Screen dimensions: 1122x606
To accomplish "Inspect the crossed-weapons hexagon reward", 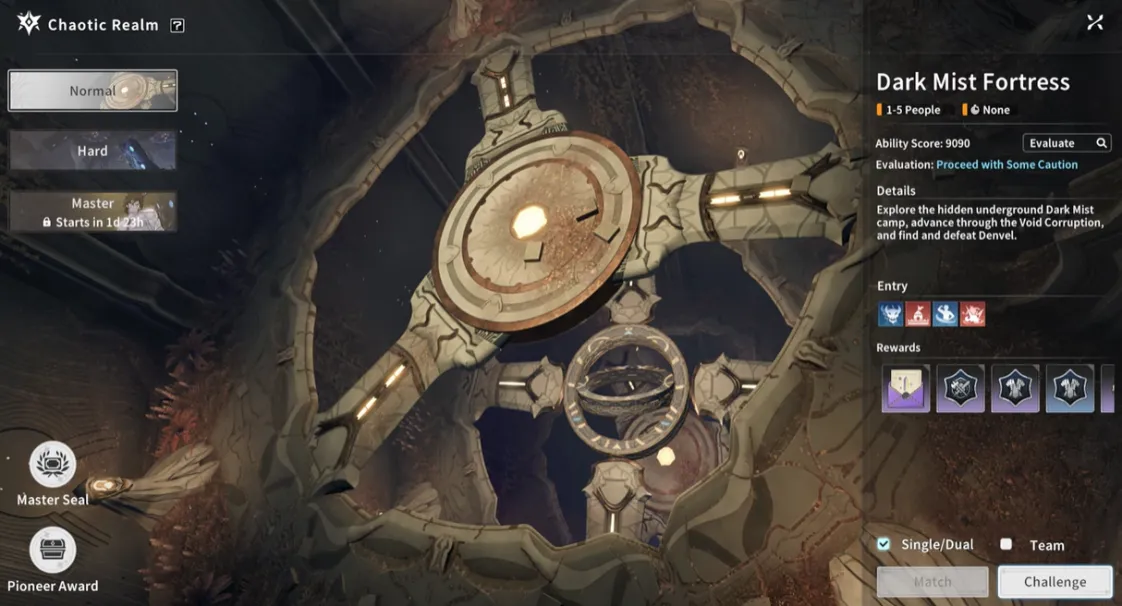I will pos(960,389).
